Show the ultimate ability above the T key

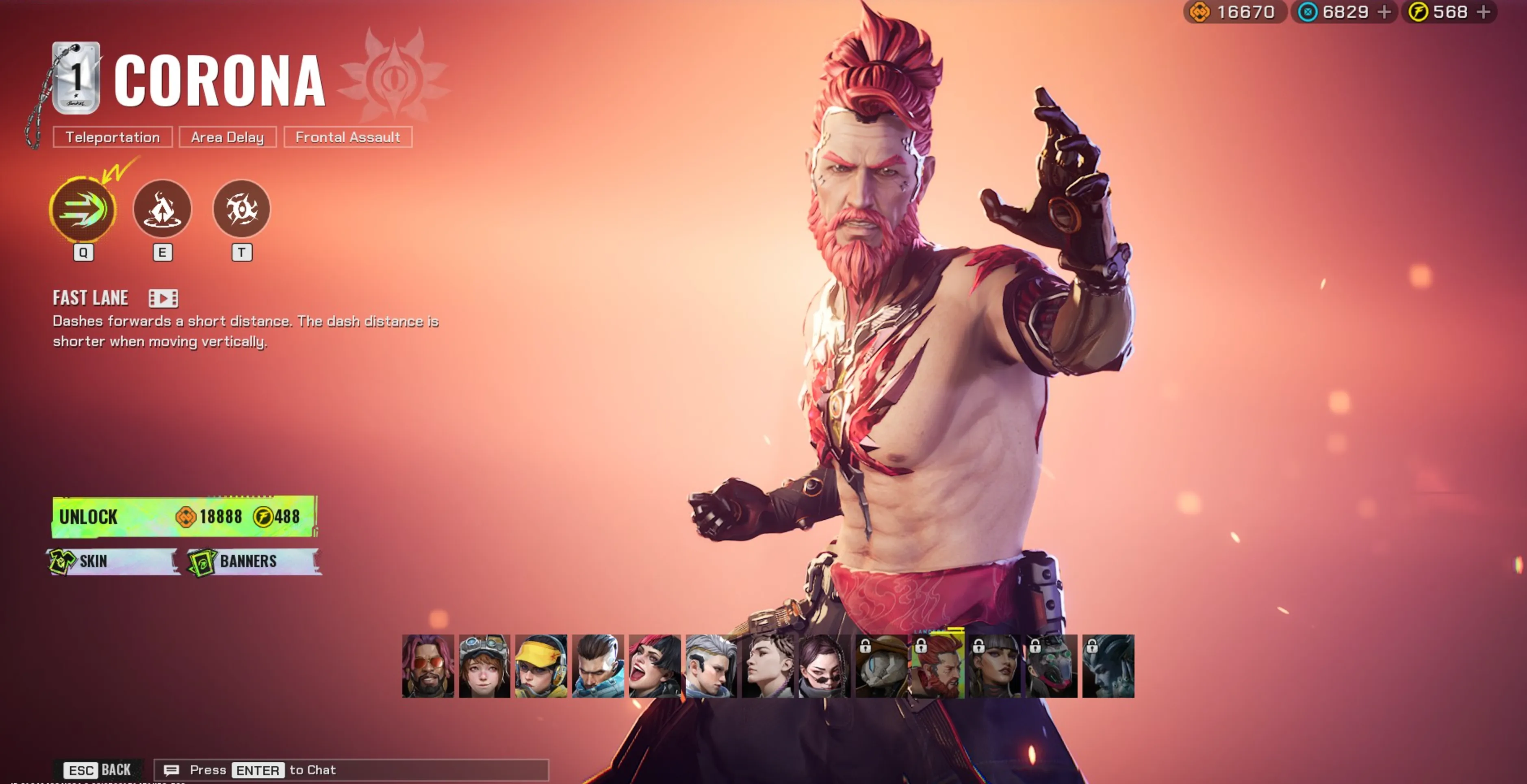coord(241,209)
